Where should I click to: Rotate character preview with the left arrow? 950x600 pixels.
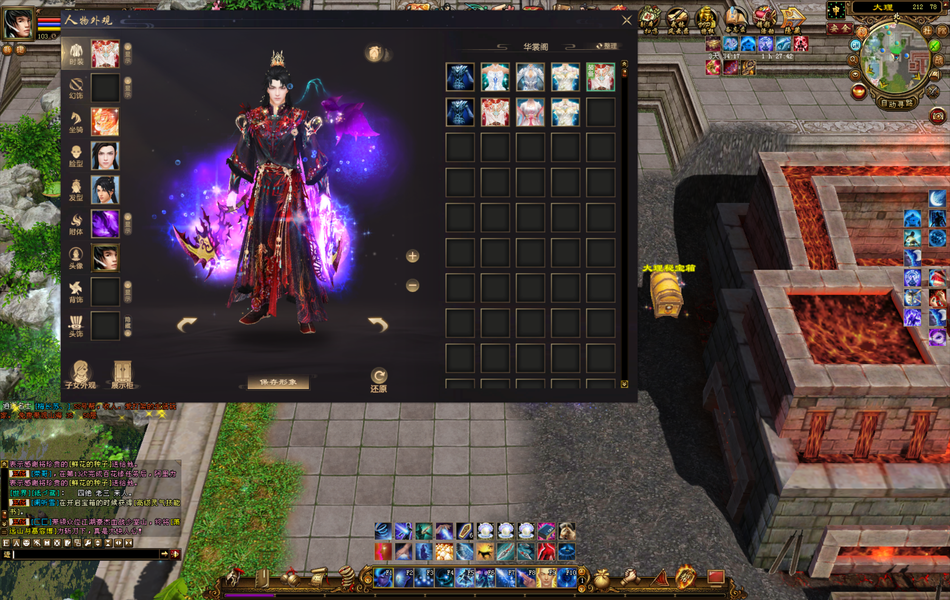(x=187, y=324)
